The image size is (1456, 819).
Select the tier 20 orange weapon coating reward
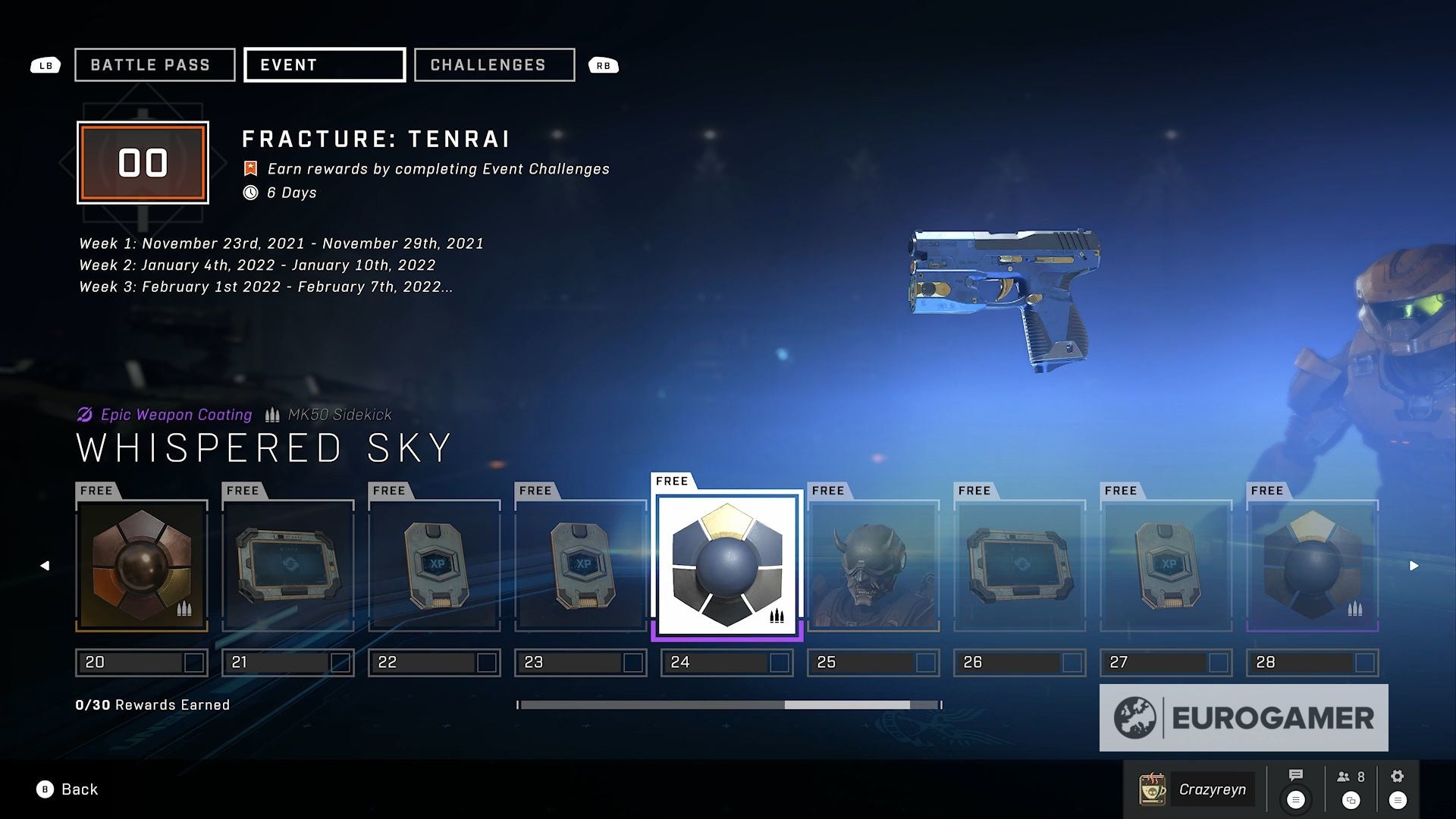[x=142, y=565]
